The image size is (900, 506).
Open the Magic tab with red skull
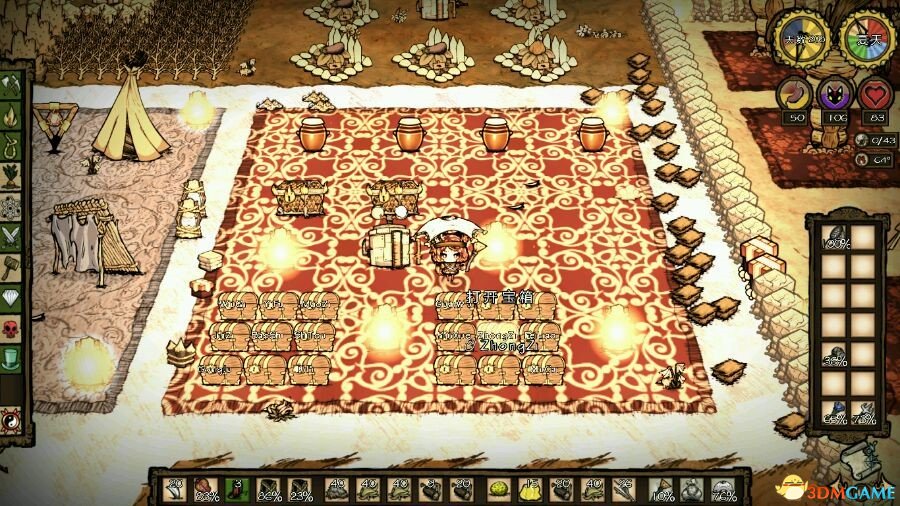[14, 327]
